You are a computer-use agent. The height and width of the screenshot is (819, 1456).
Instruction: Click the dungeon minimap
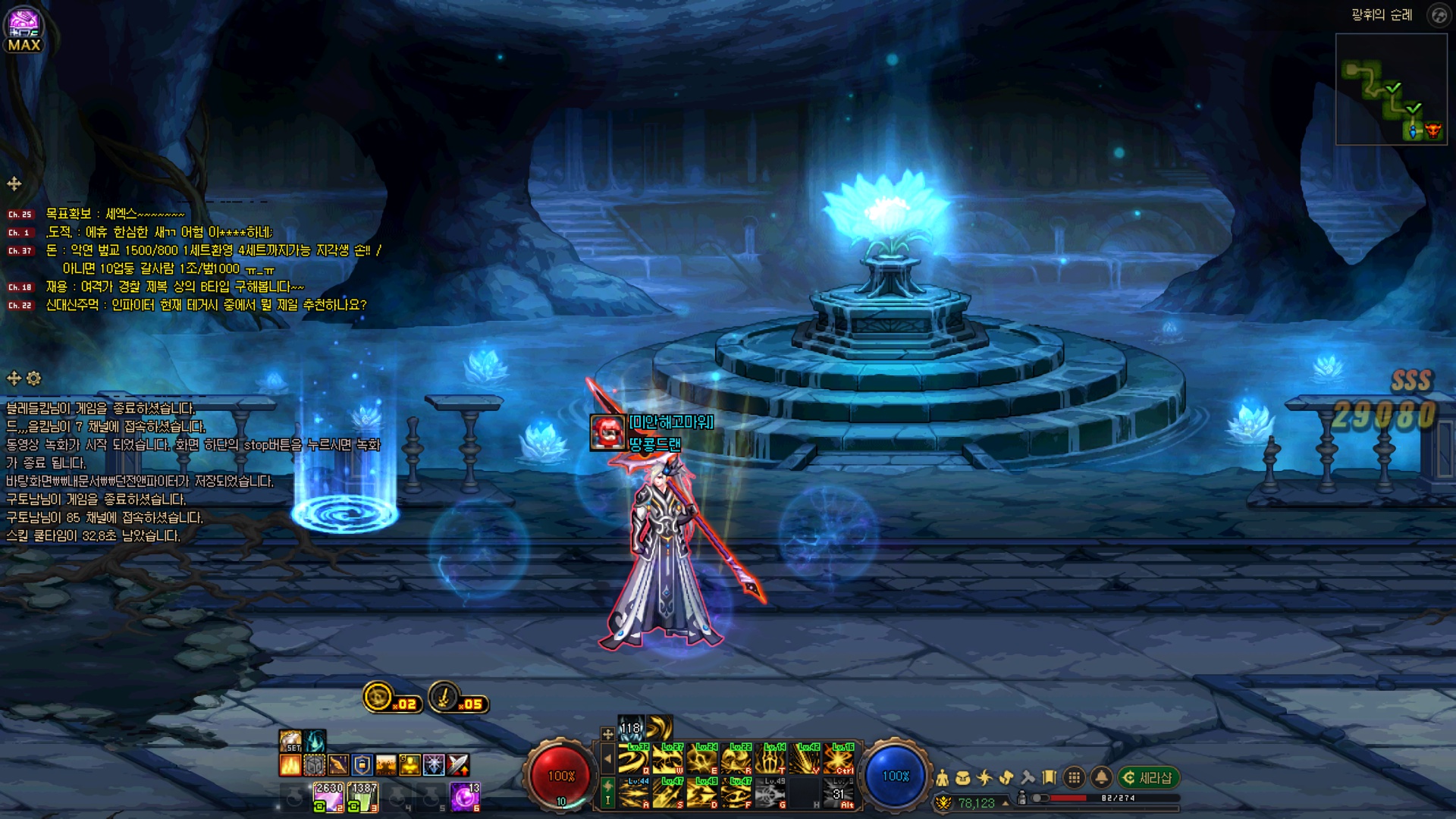point(1391,89)
